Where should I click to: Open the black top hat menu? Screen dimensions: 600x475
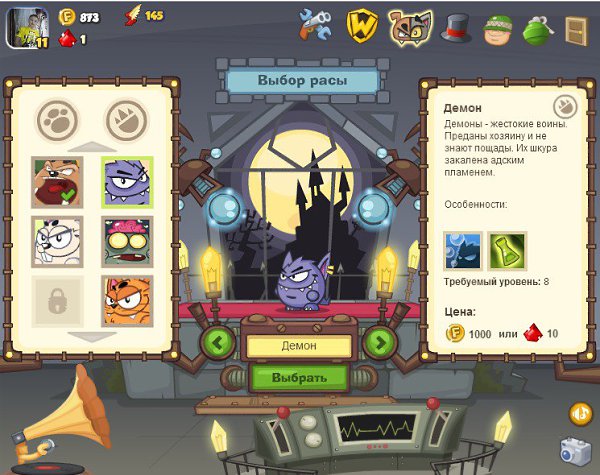click(x=457, y=27)
